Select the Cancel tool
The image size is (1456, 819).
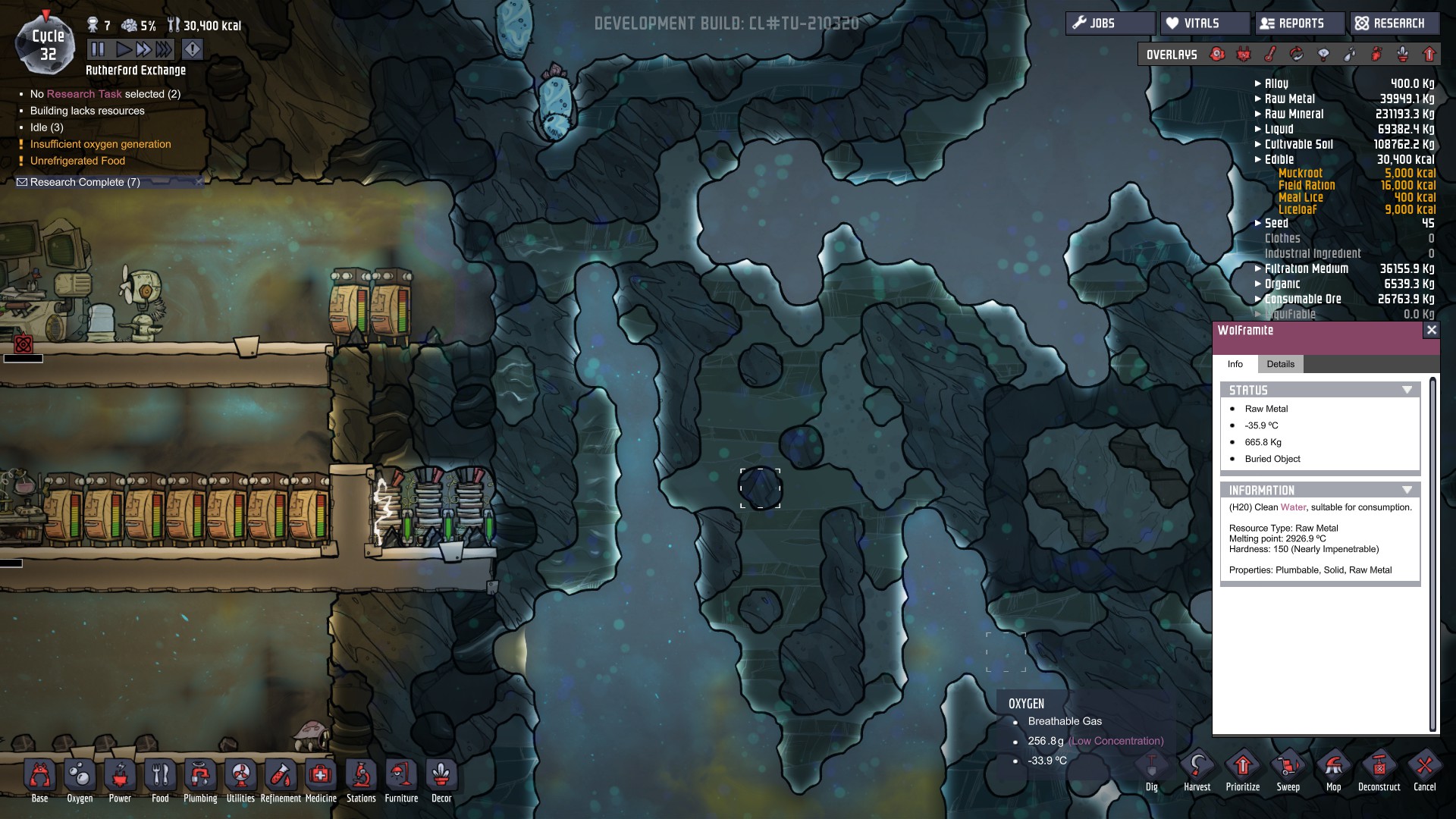1424,771
